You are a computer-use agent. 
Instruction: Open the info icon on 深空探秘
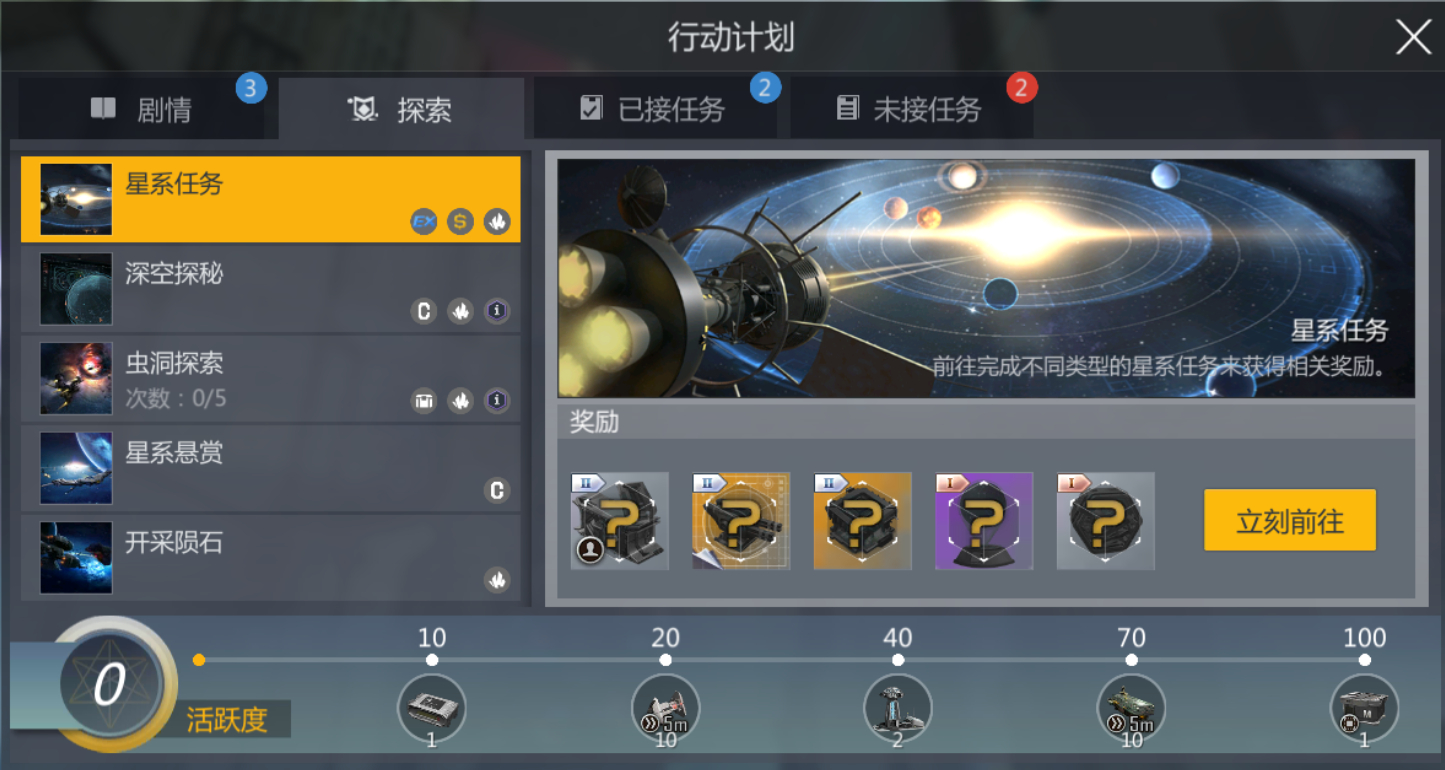click(x=497, y=311)
